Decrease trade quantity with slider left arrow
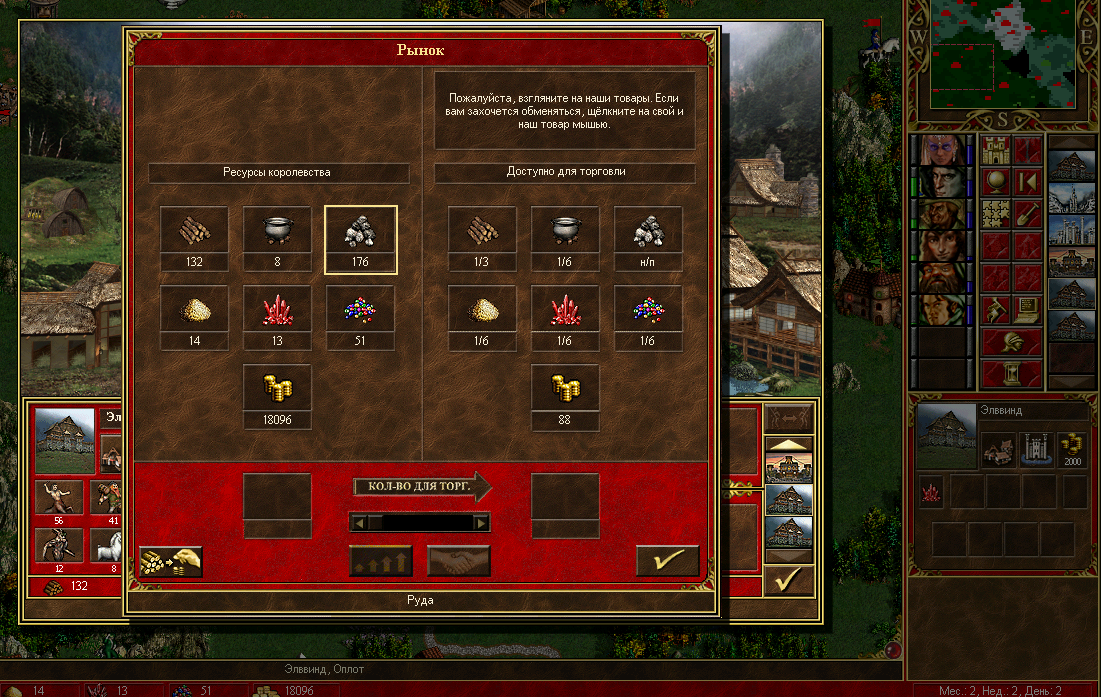1101x697 pixels. 359,522
